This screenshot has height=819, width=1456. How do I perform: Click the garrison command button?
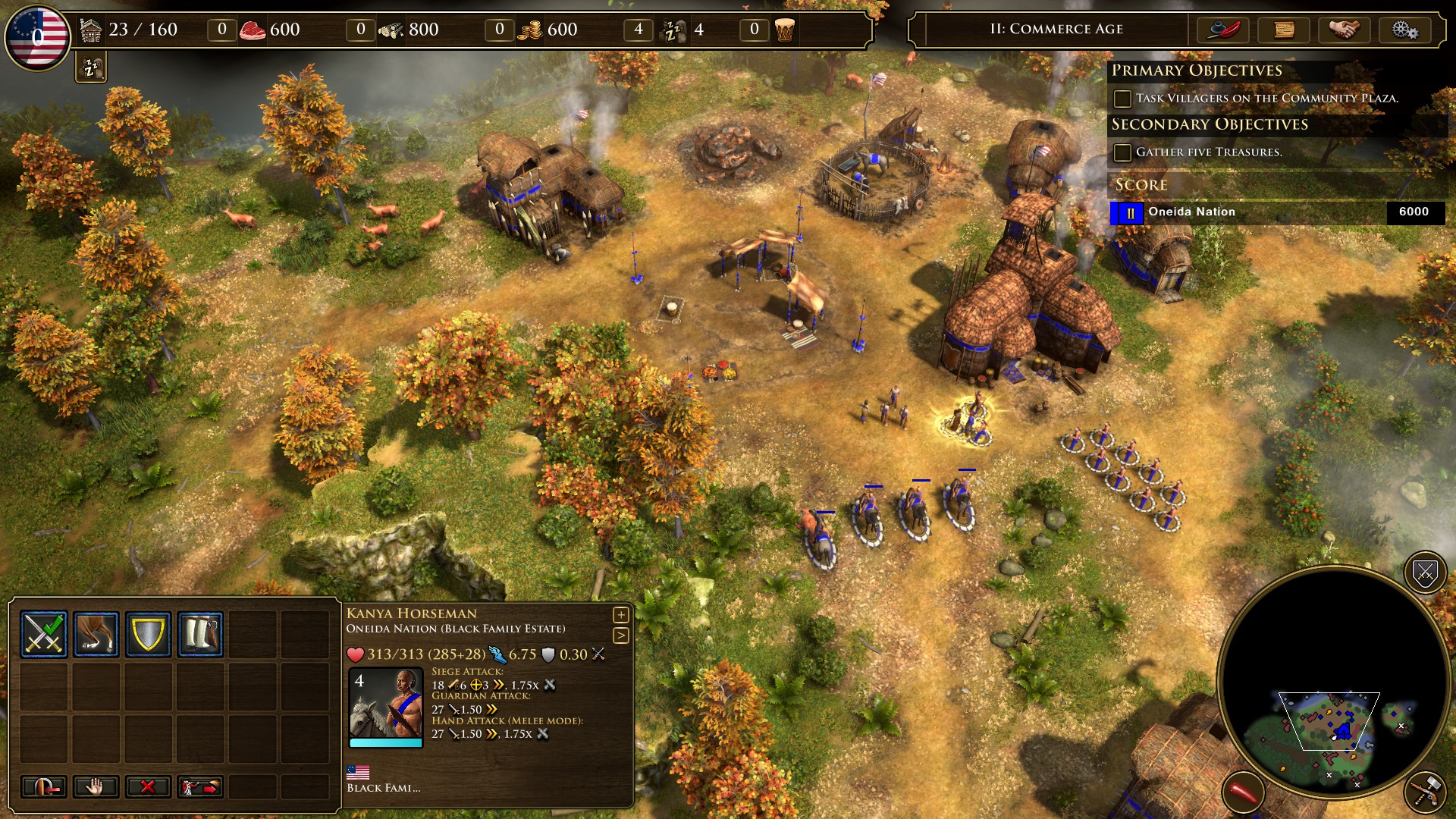click(44, 786)
